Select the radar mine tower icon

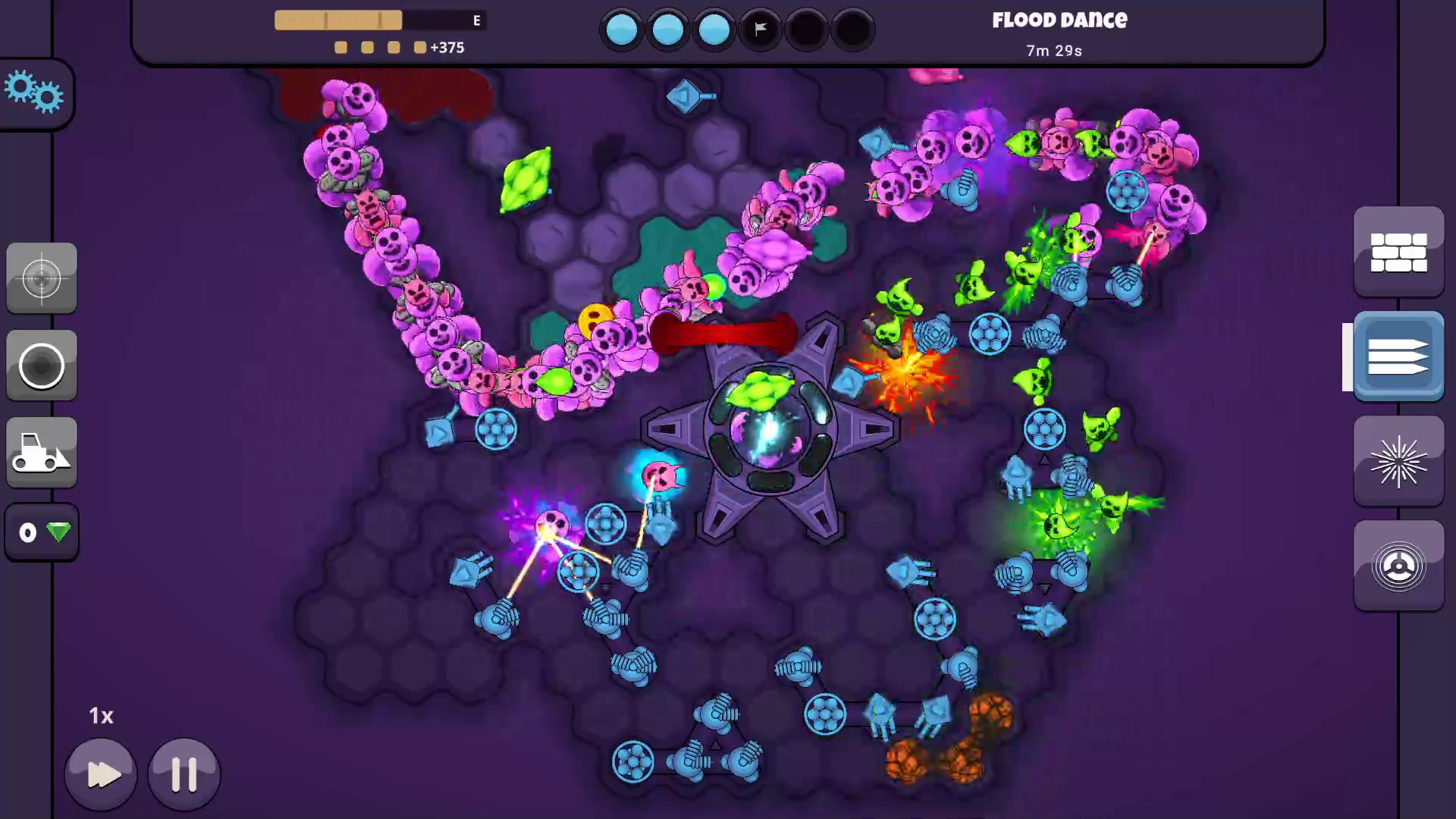[x=1399, y=566]
